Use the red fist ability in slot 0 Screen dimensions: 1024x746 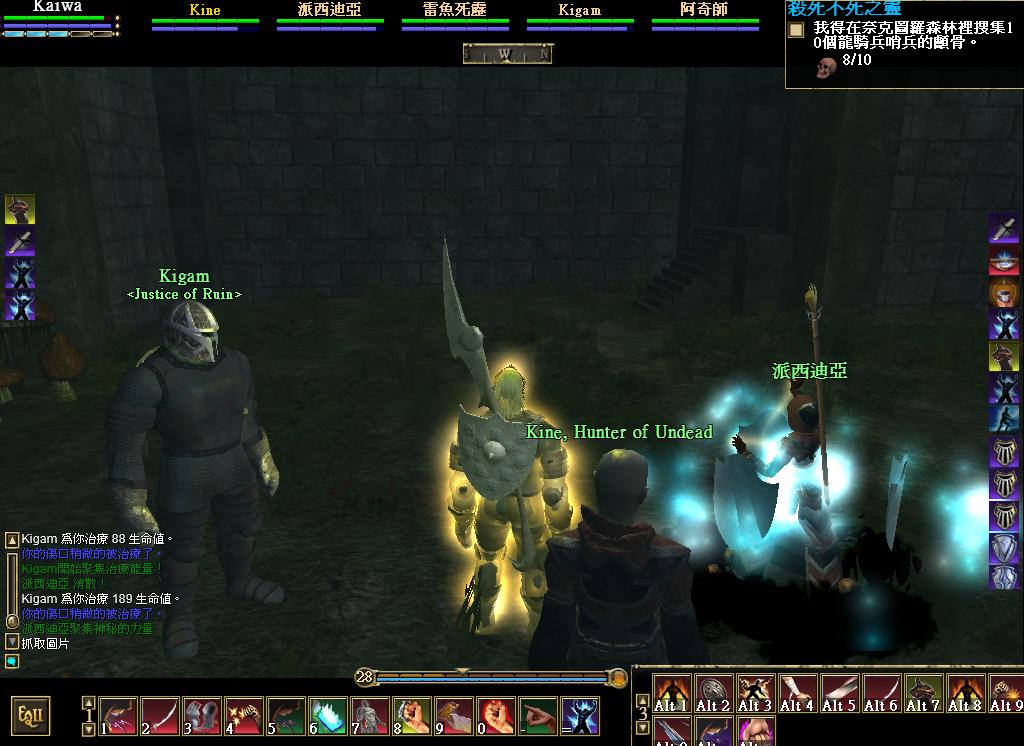point(496,716)
